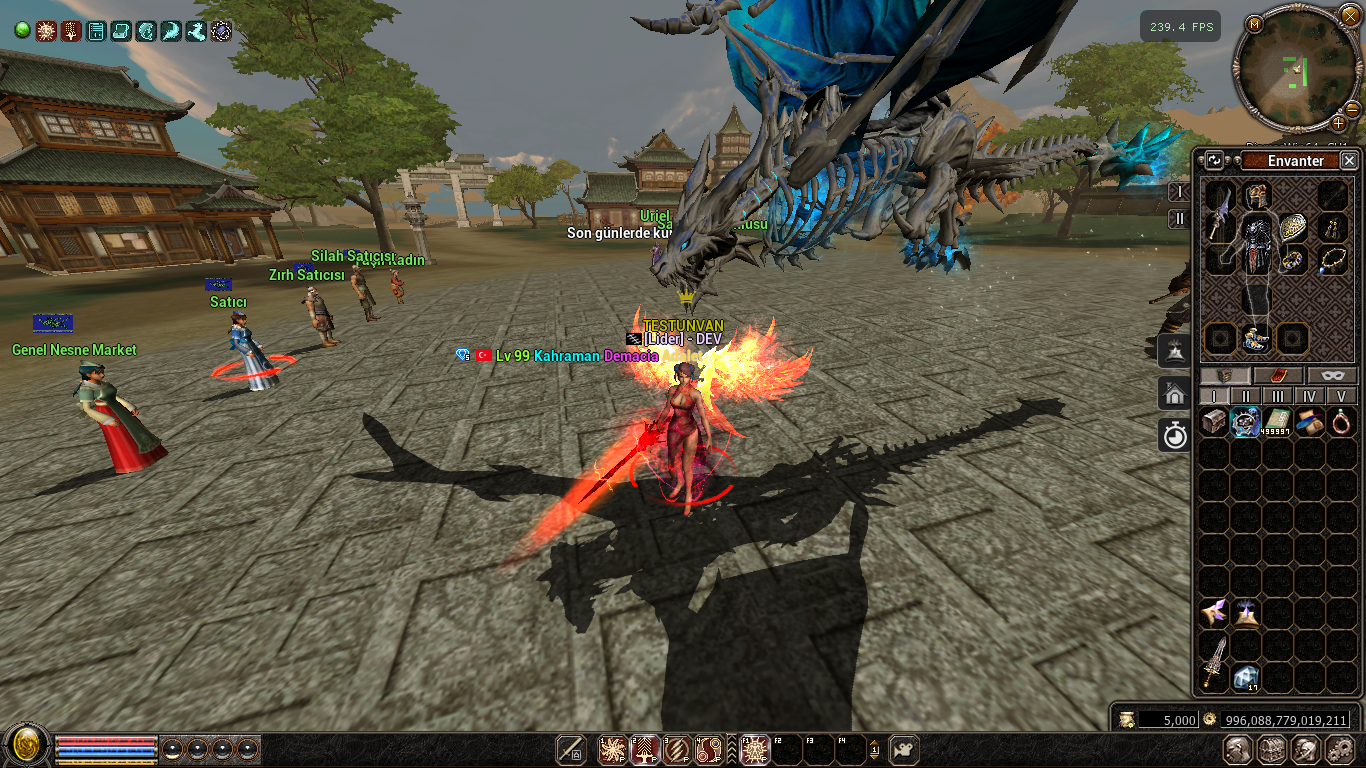Zoom in on the minimap
Screen dimensions: 1366x768
(1338, 123)
